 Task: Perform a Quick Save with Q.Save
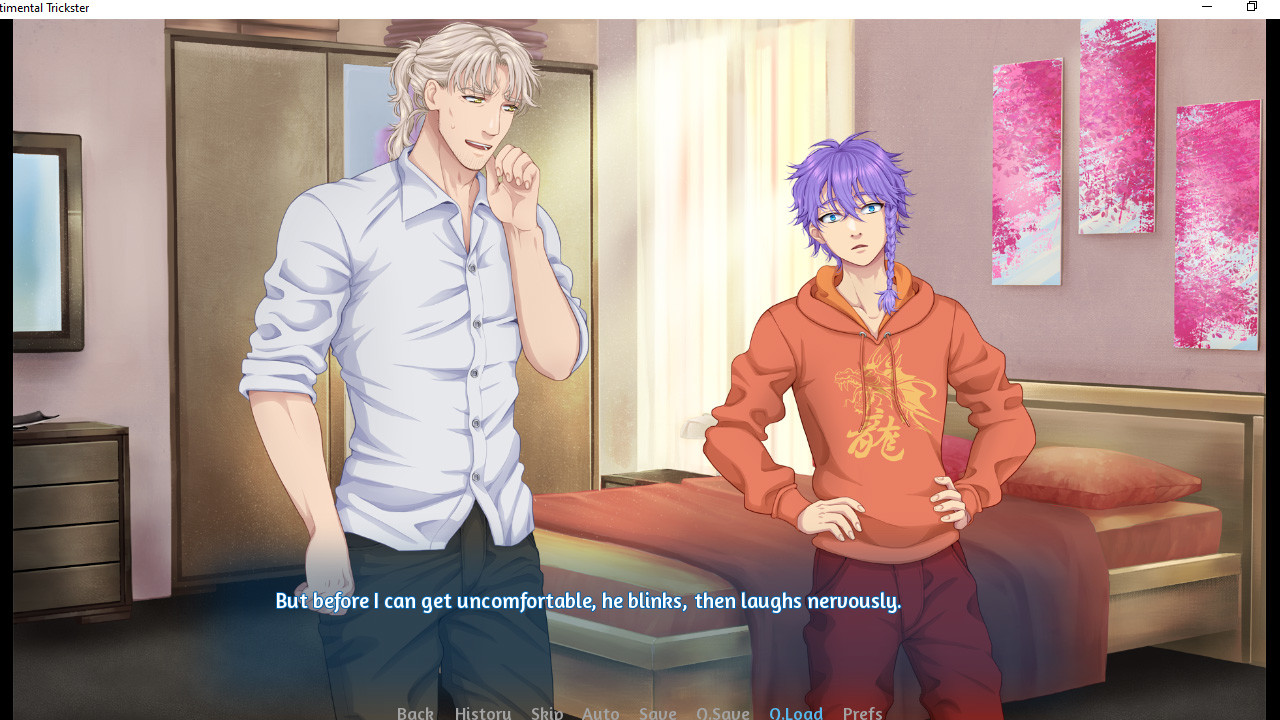(x=723, y=712)
